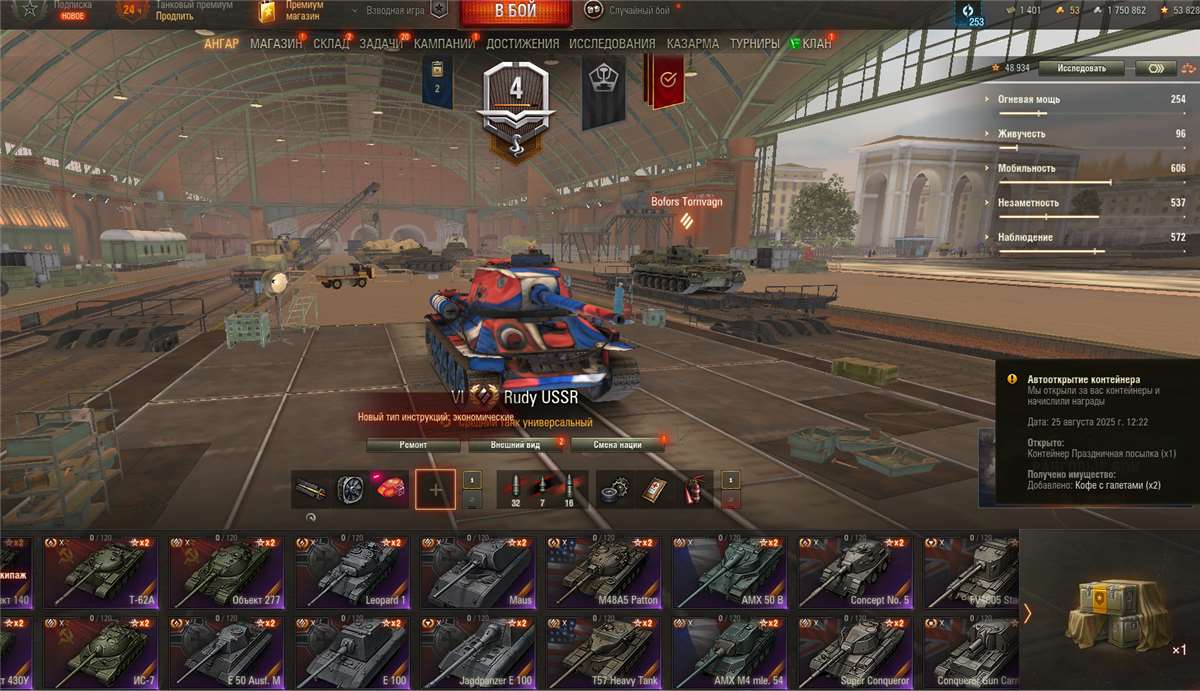
Task: Add equipment in the empty plus slot
Action: tap(435, 490)
